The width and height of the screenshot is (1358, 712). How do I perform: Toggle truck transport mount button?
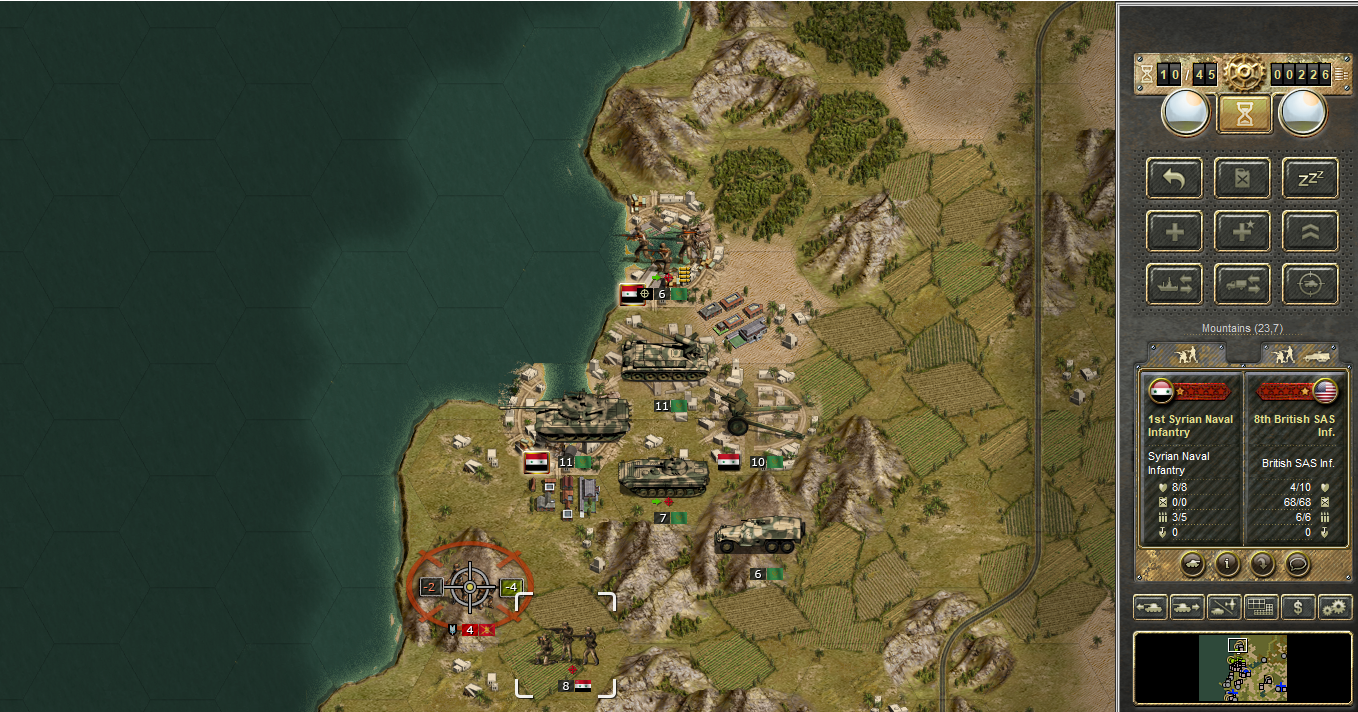[1242, 284]
